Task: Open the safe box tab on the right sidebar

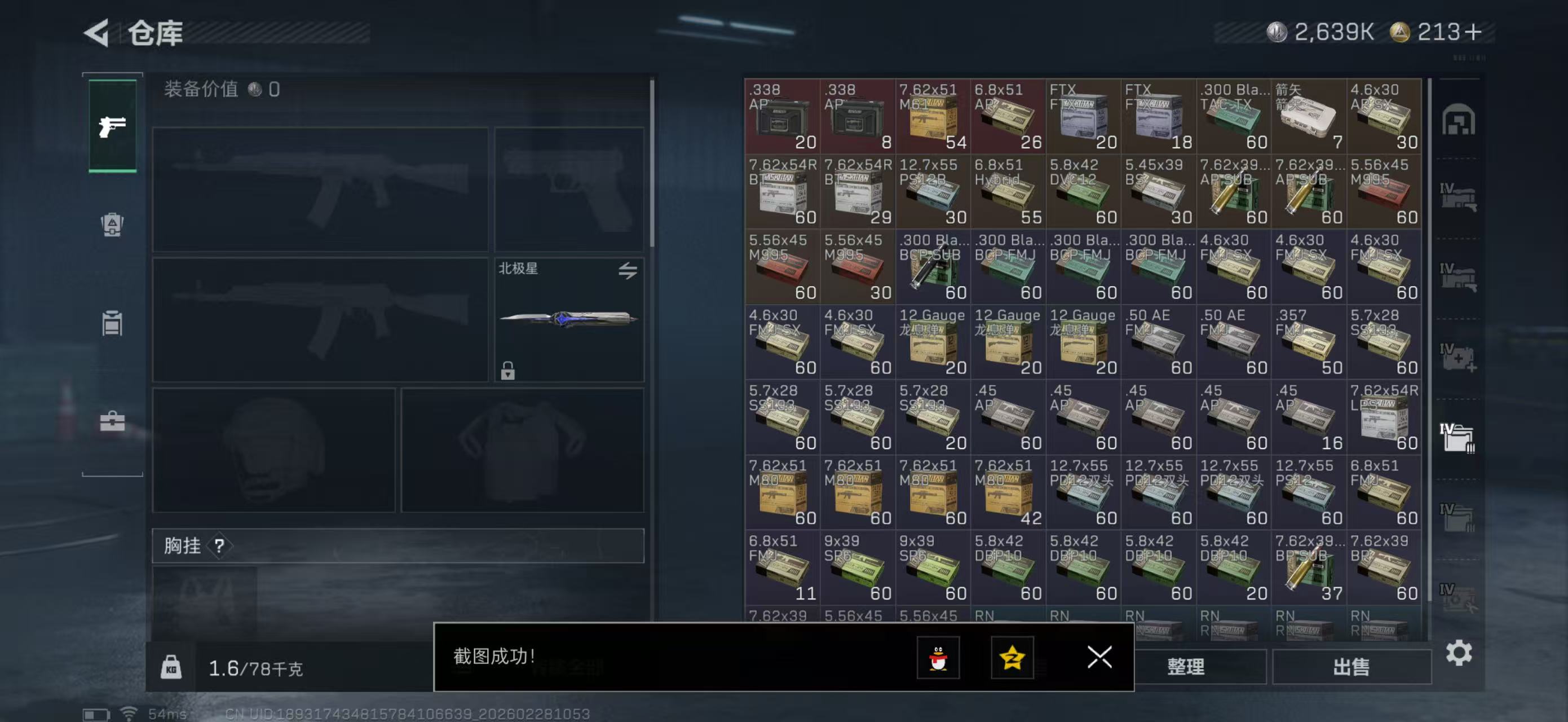Action: [1460, 121]
